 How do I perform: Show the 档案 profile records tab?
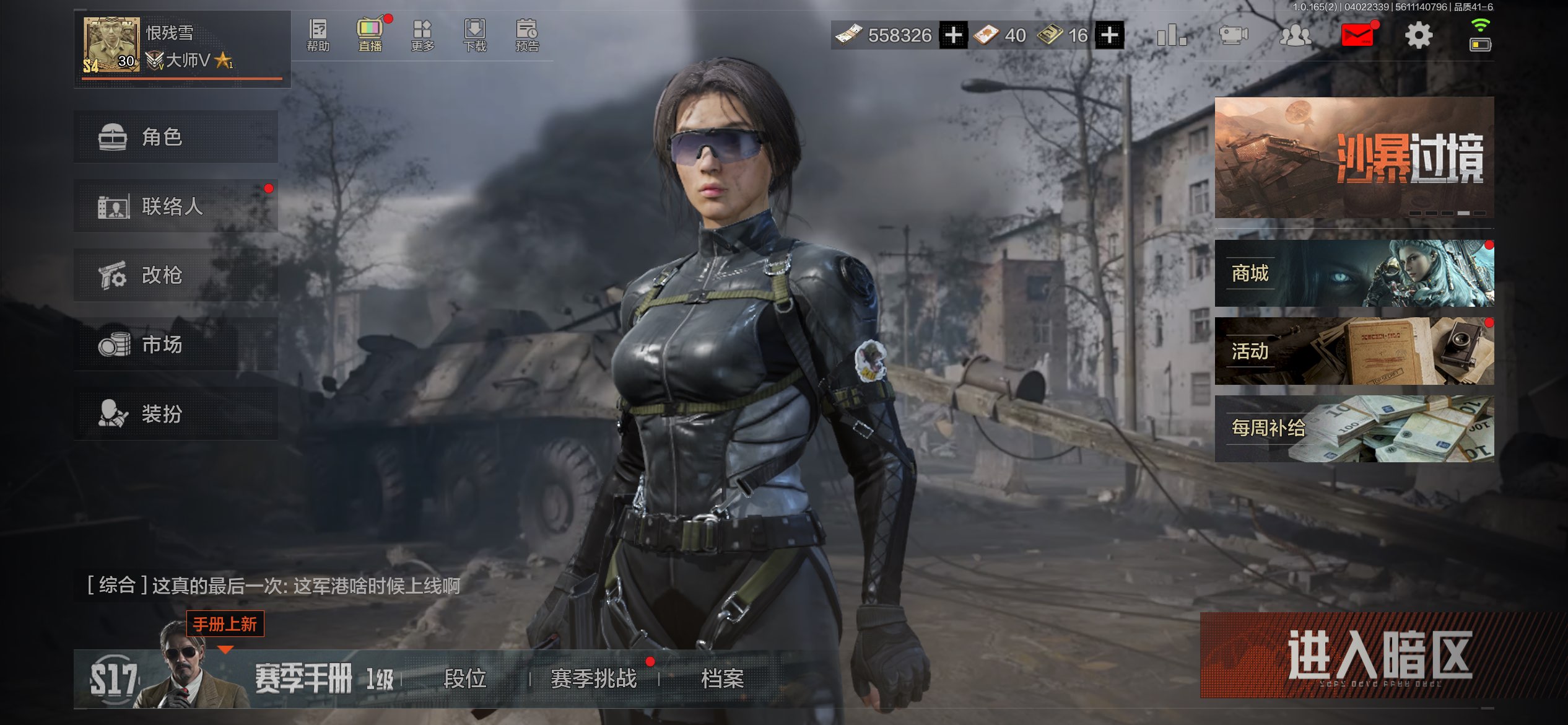click(722, 679)
